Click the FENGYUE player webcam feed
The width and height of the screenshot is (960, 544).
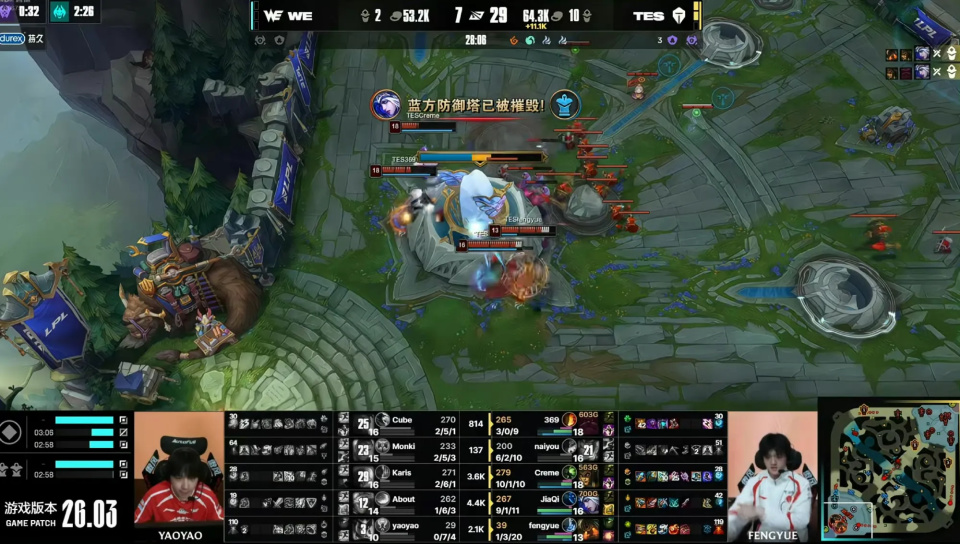772,468
